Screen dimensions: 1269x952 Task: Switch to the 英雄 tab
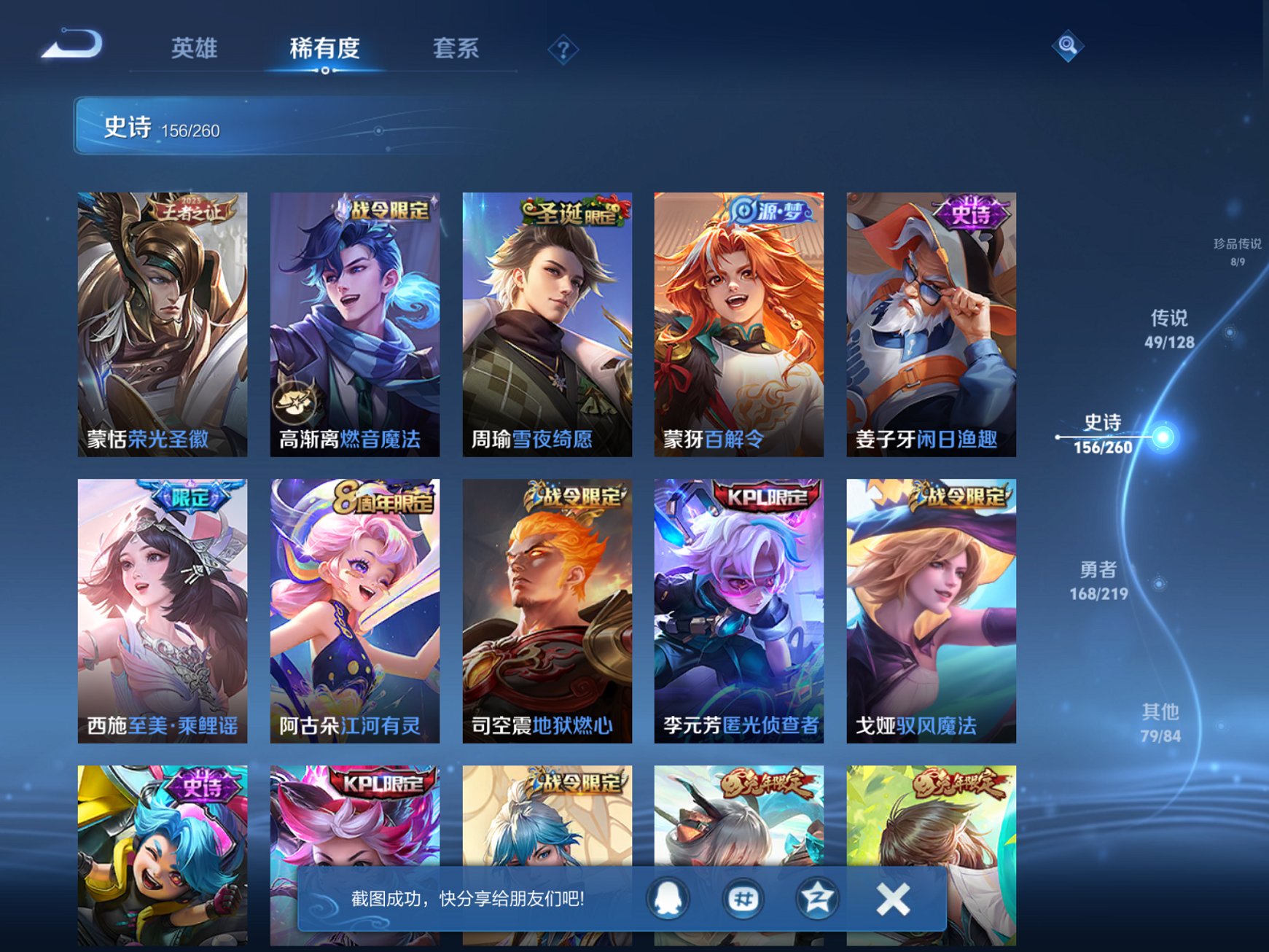(x=194, y=47)
